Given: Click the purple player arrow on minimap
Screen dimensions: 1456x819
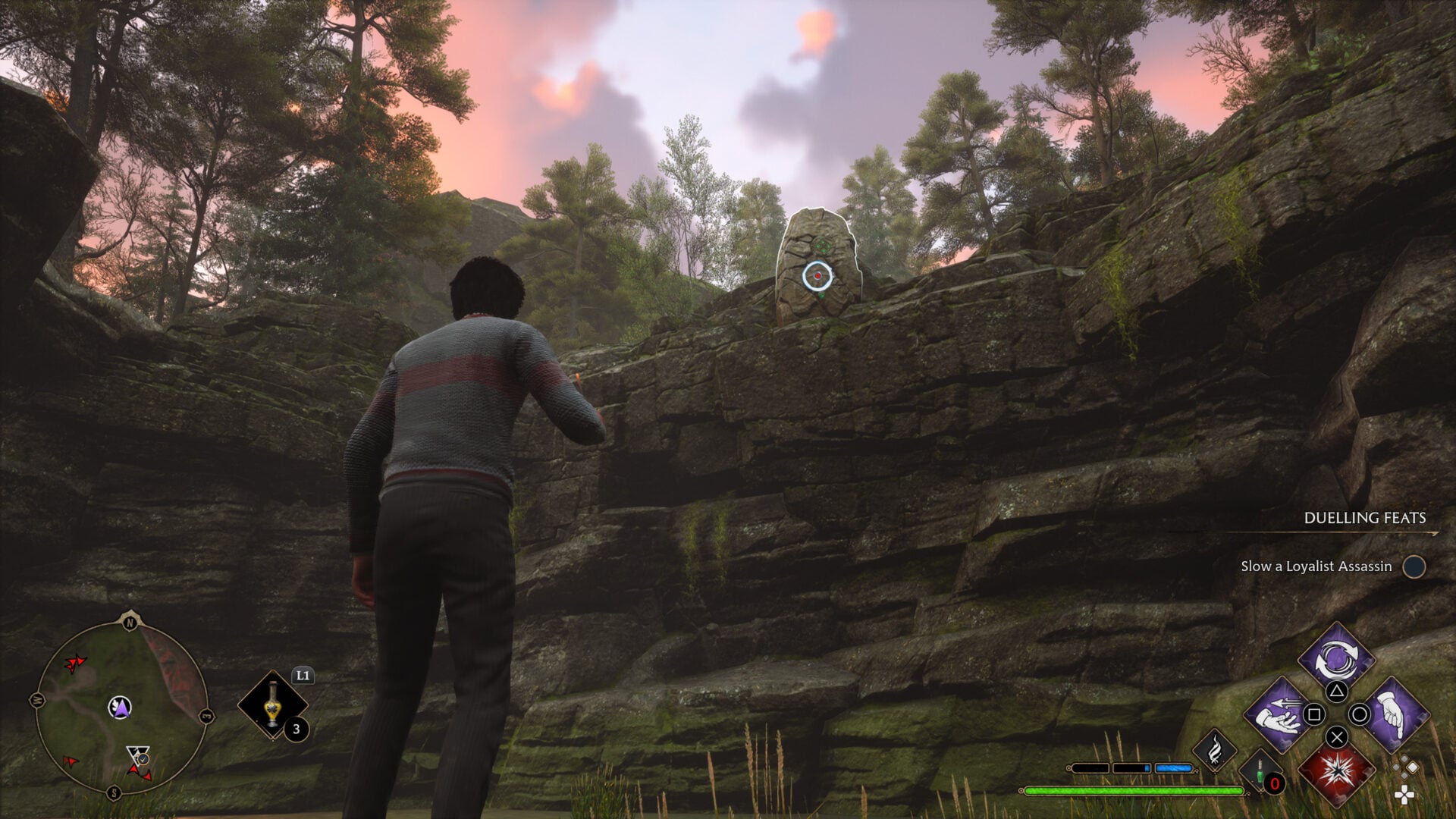Looking at the screenshot, I should [x=119, y=708].
